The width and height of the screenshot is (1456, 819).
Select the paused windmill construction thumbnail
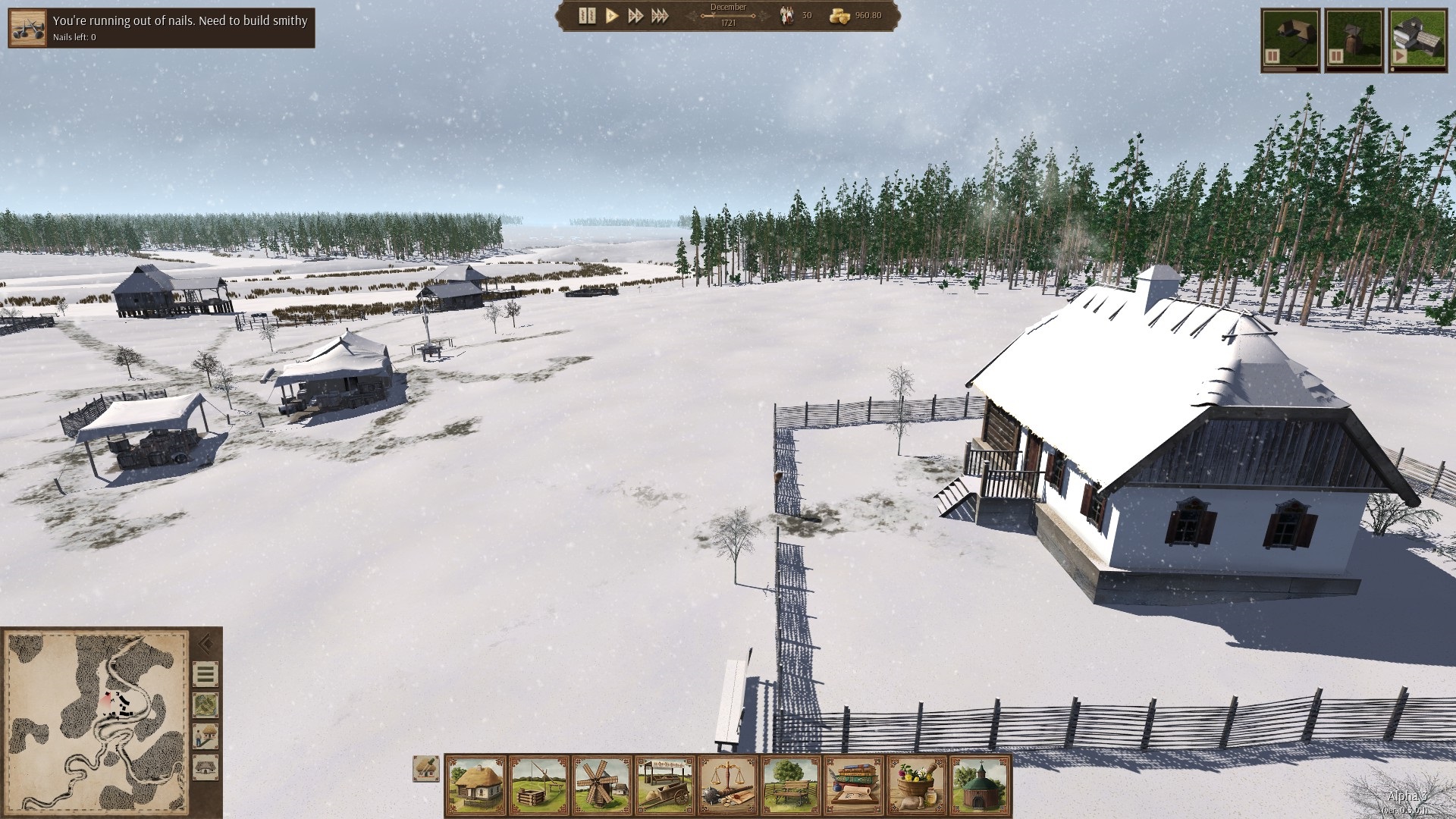[1354, 41]
